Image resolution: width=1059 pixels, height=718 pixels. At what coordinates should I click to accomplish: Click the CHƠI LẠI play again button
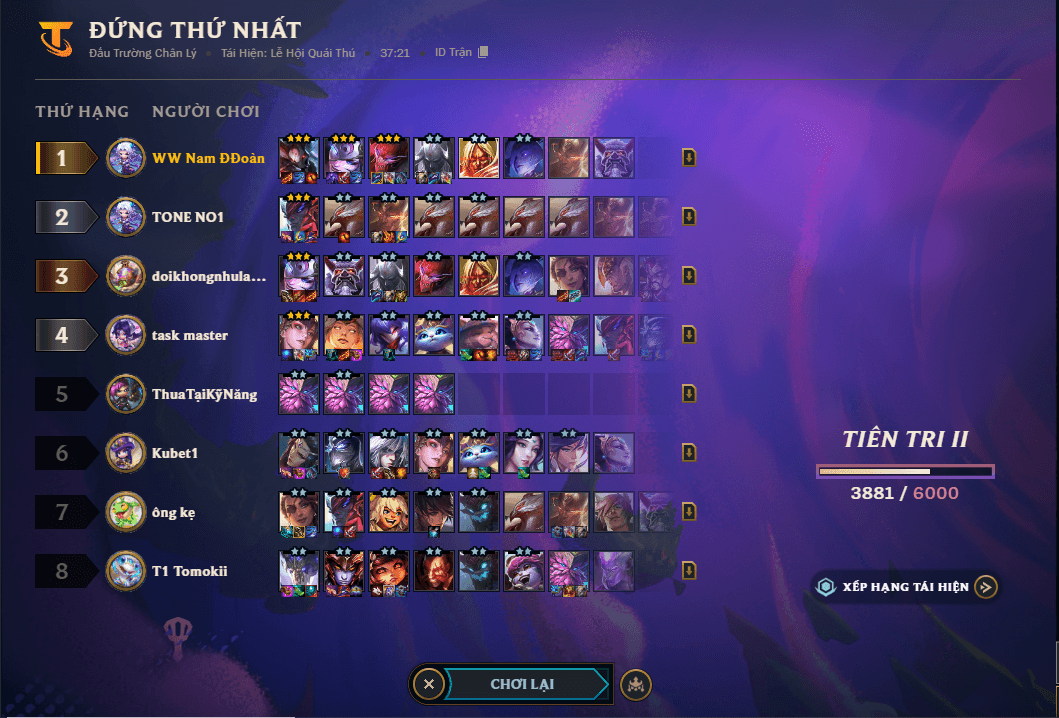[522, 684]
